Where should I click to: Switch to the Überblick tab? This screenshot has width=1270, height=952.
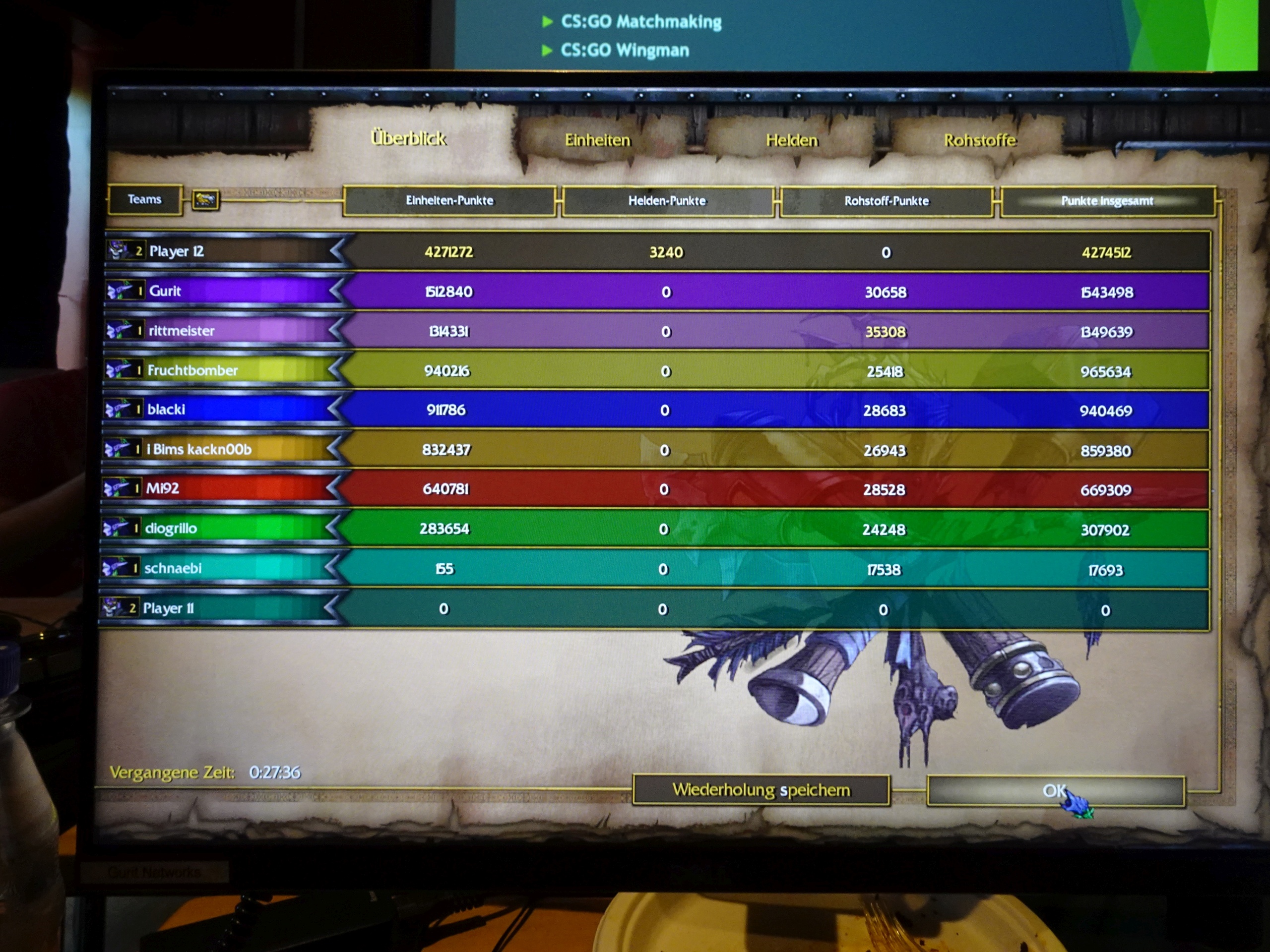click(408, 138)
